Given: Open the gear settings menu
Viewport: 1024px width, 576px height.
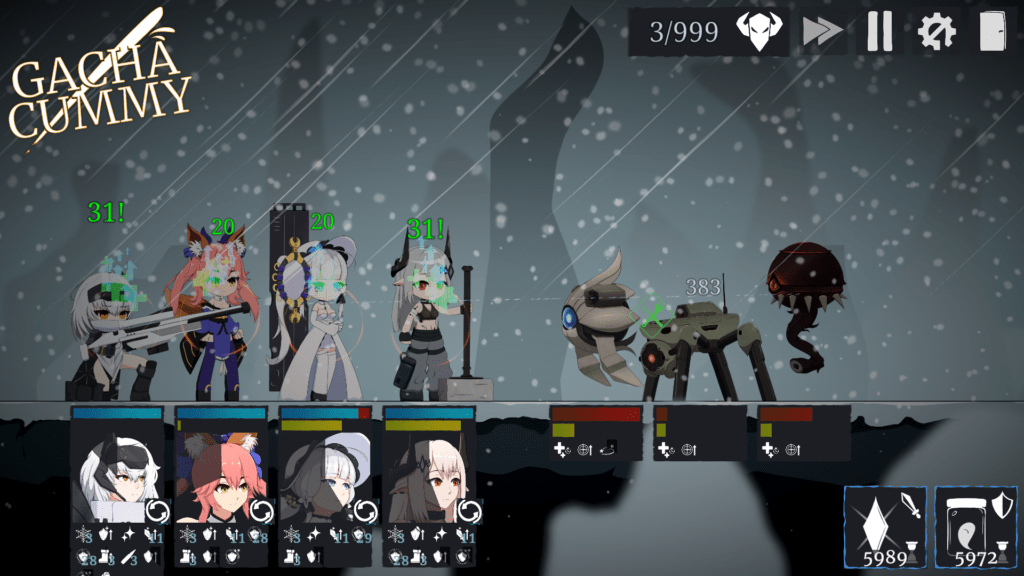Looking at the screenshot, I should pyautogui.click(x=936, y=32).
